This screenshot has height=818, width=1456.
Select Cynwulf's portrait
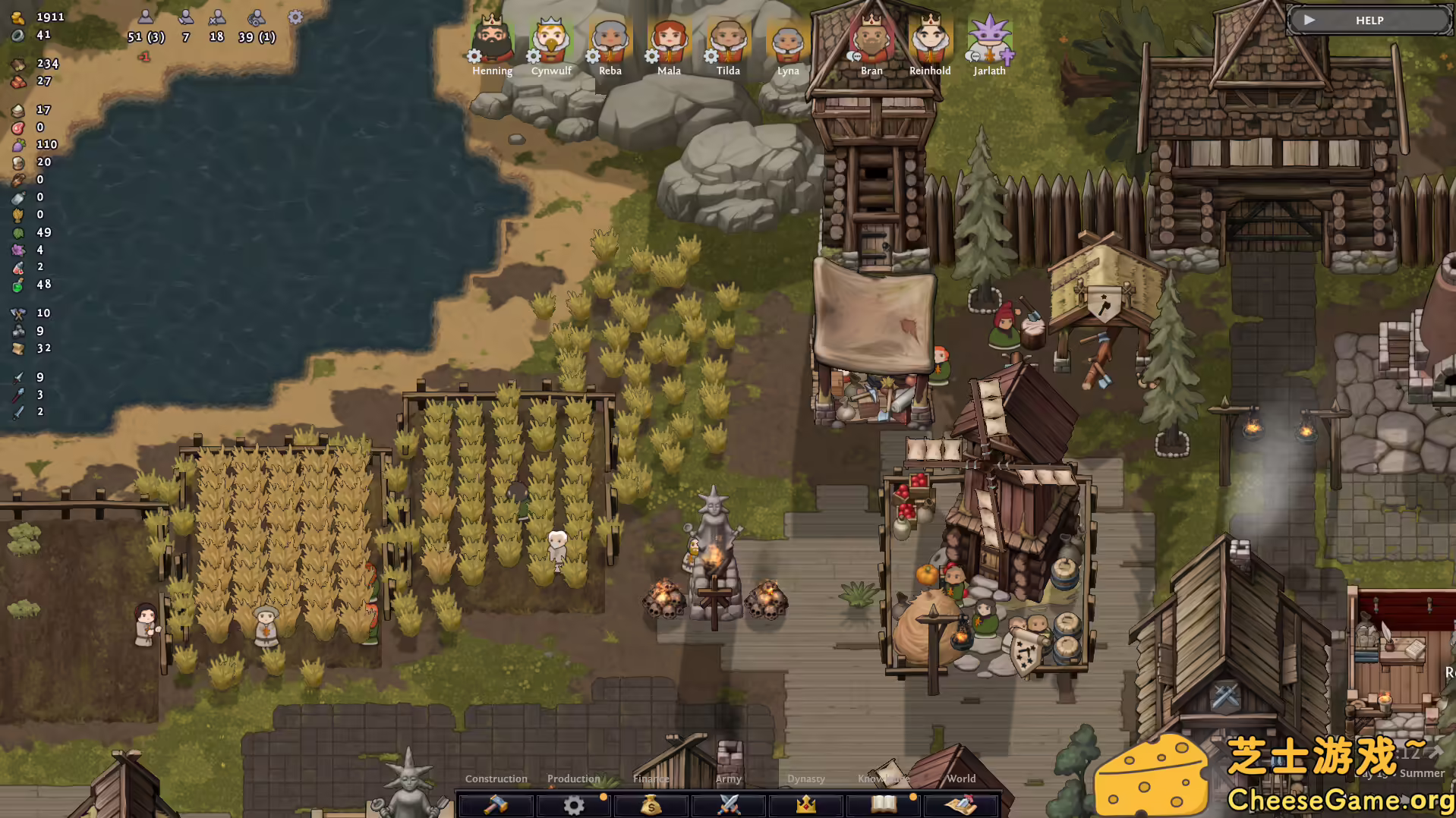click(551, 41)
